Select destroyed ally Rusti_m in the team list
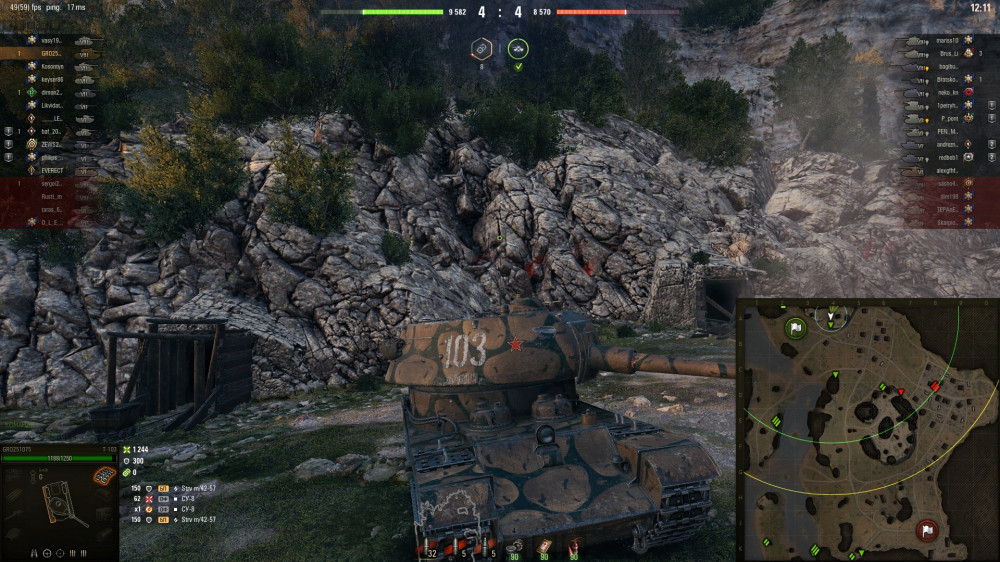1000x562 pixels. (x=52, y=197)
